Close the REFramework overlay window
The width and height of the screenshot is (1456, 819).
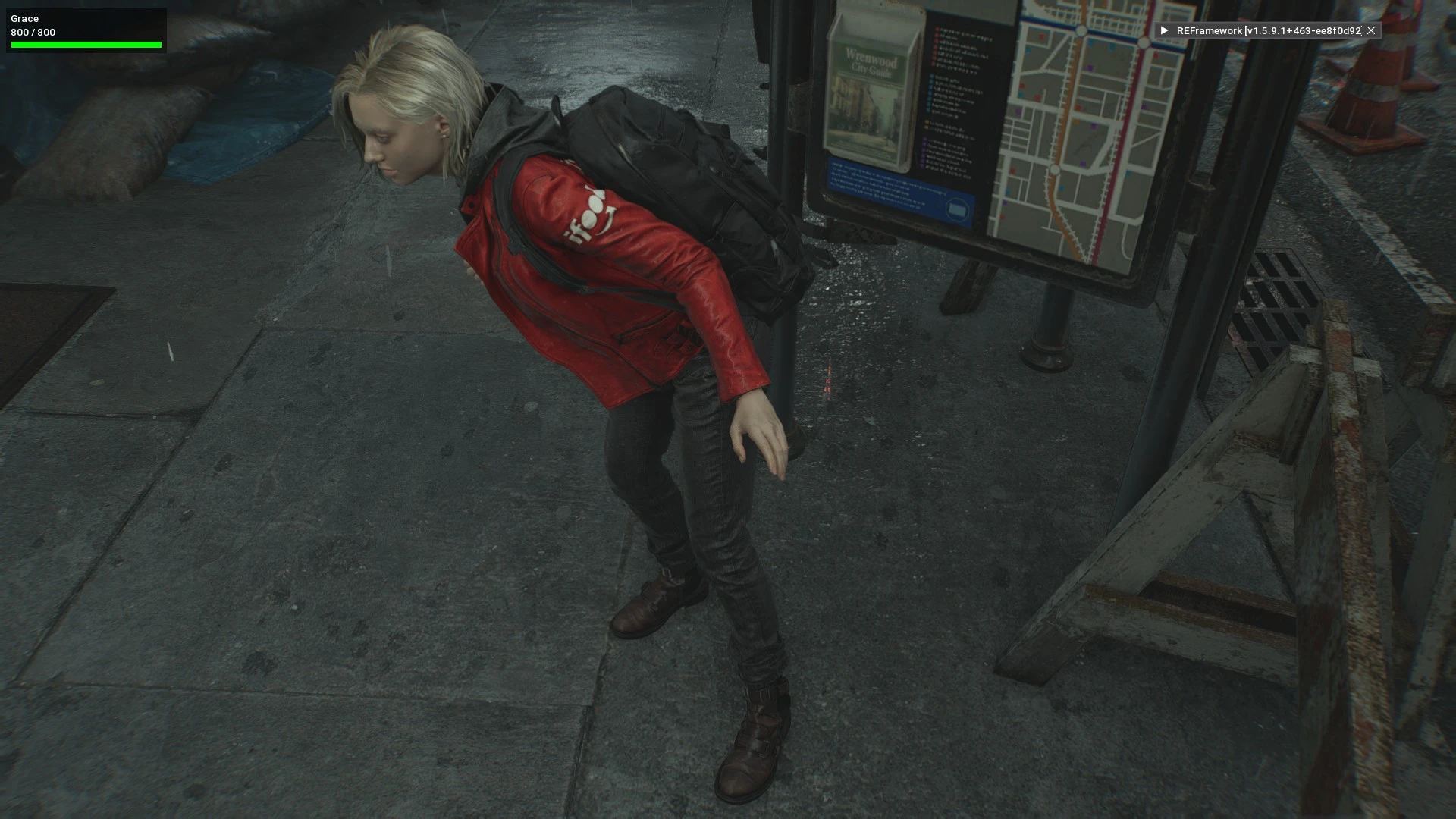pyautogui.click(x=1371, y=30)
